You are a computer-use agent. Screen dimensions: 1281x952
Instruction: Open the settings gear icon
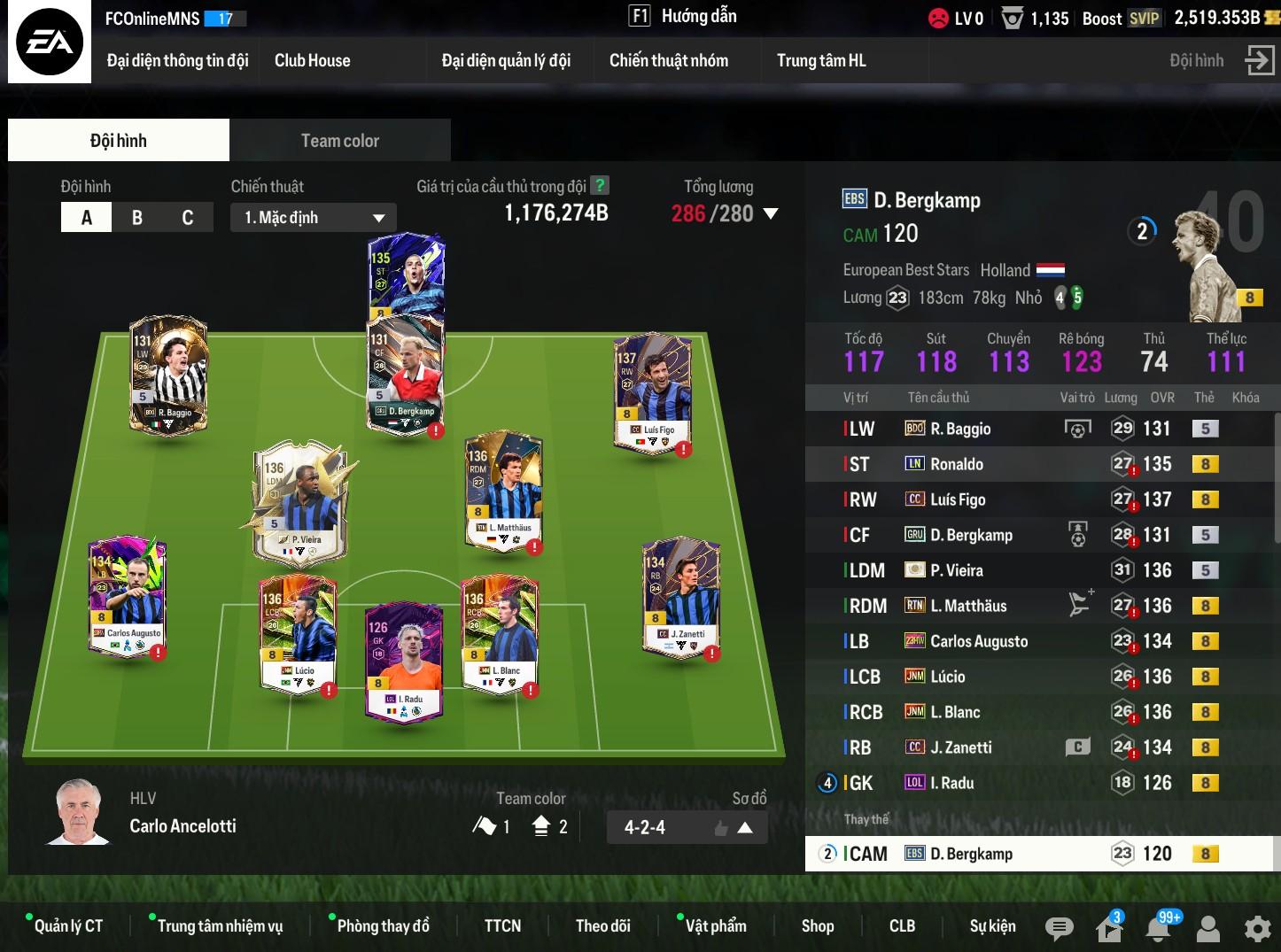tap(1257, 928)
